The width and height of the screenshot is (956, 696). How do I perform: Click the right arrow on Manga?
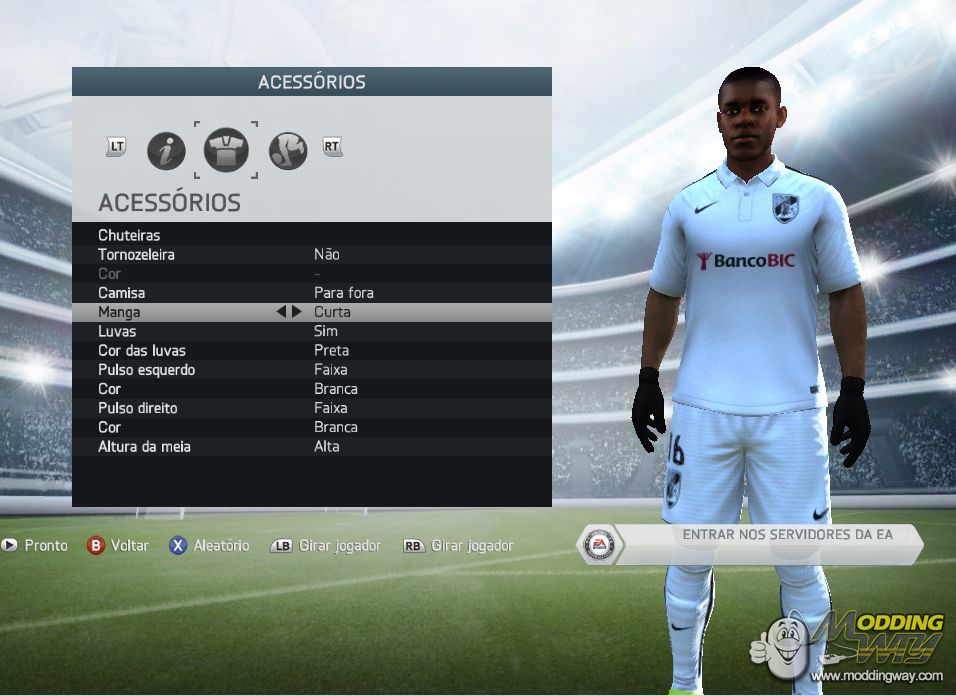(296, 312)
